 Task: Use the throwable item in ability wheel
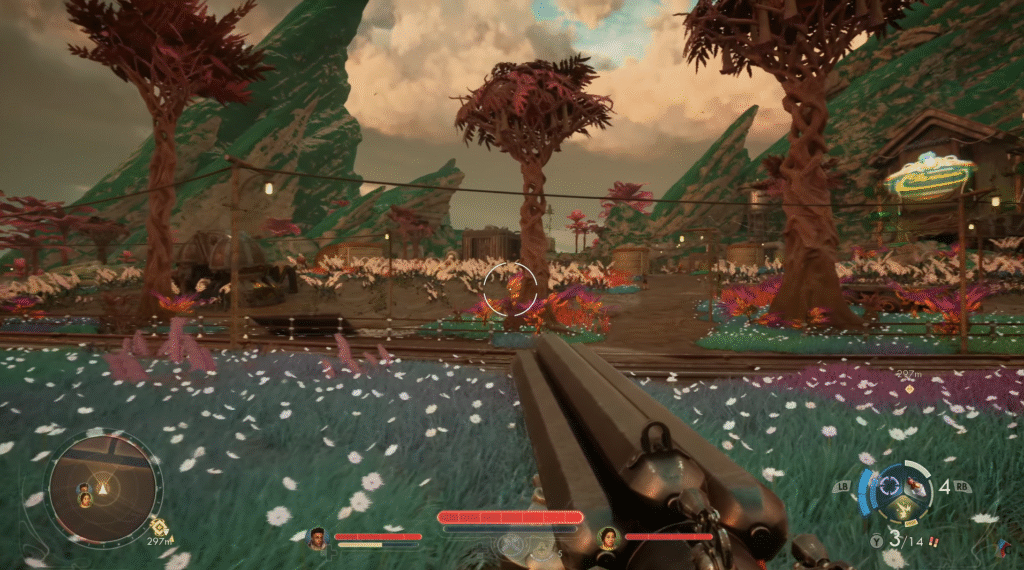point(913,485)
